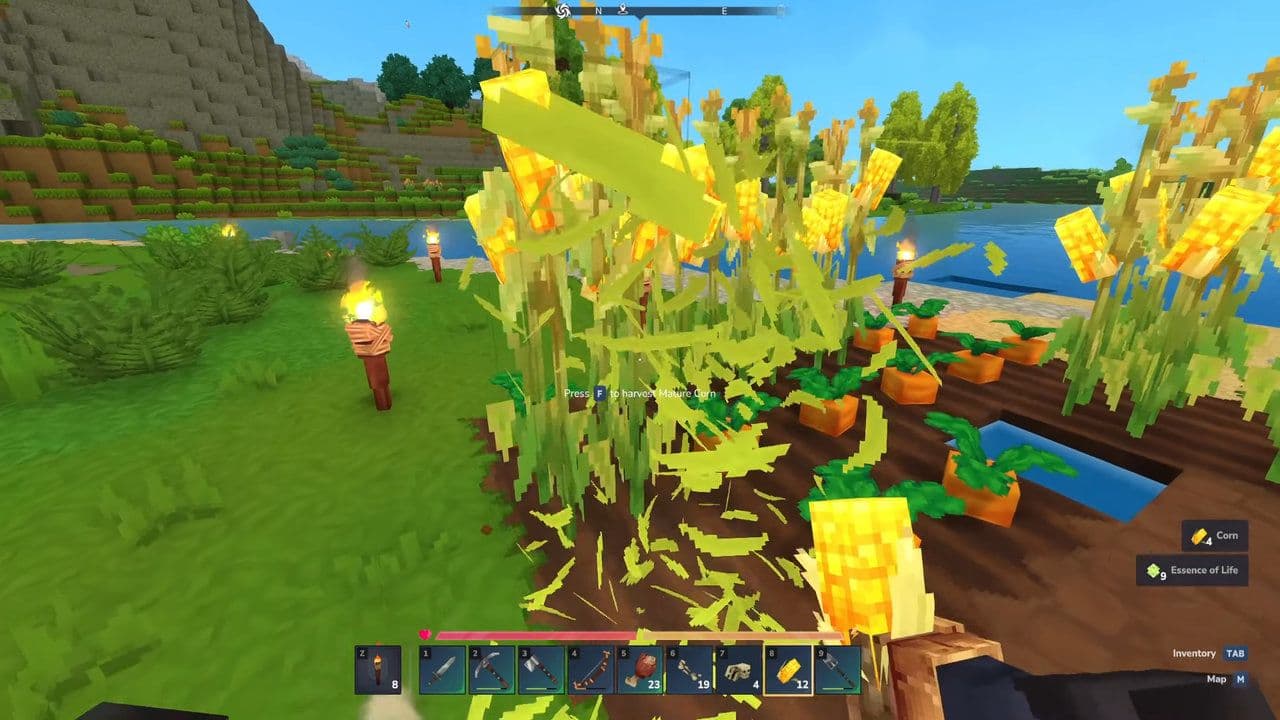1280x720 pixels.
Task: Select the sword in hotbar slot 1
Action: (x=442, y=672)
